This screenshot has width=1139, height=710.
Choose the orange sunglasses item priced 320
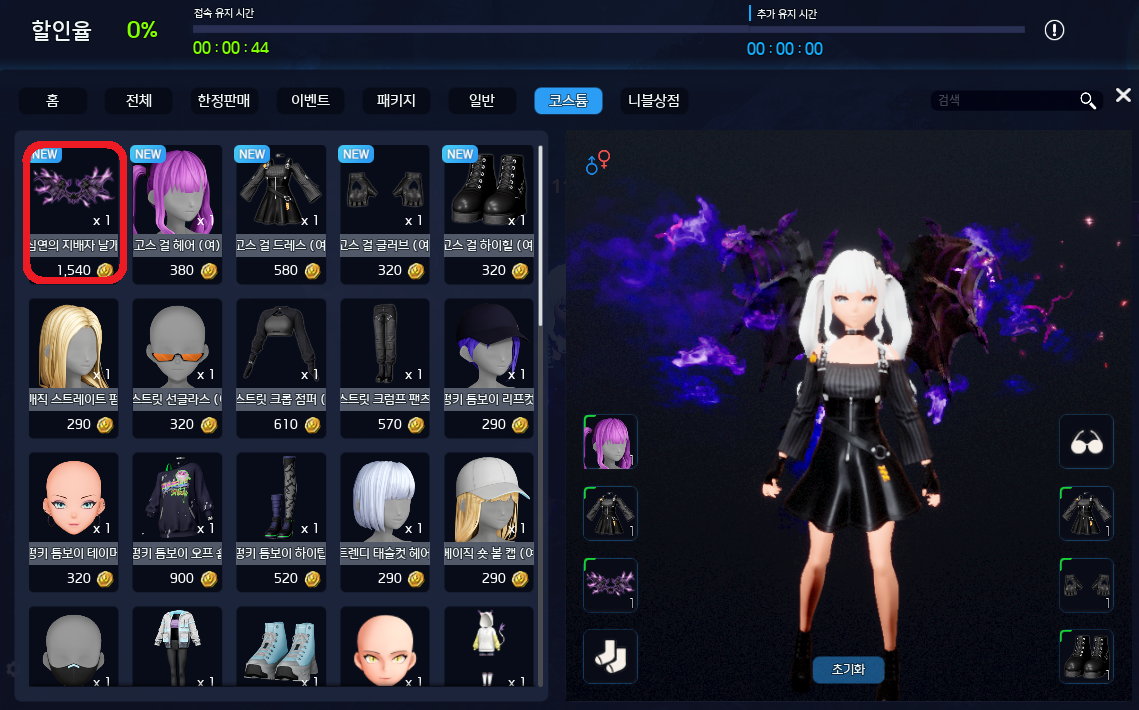(178, 366)
